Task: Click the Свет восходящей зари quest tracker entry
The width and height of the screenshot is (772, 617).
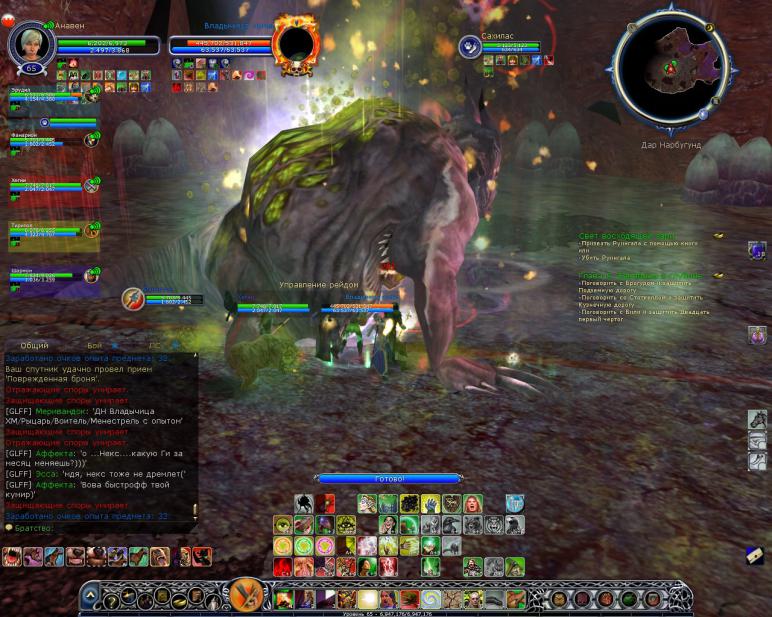Action: [627, 236]
